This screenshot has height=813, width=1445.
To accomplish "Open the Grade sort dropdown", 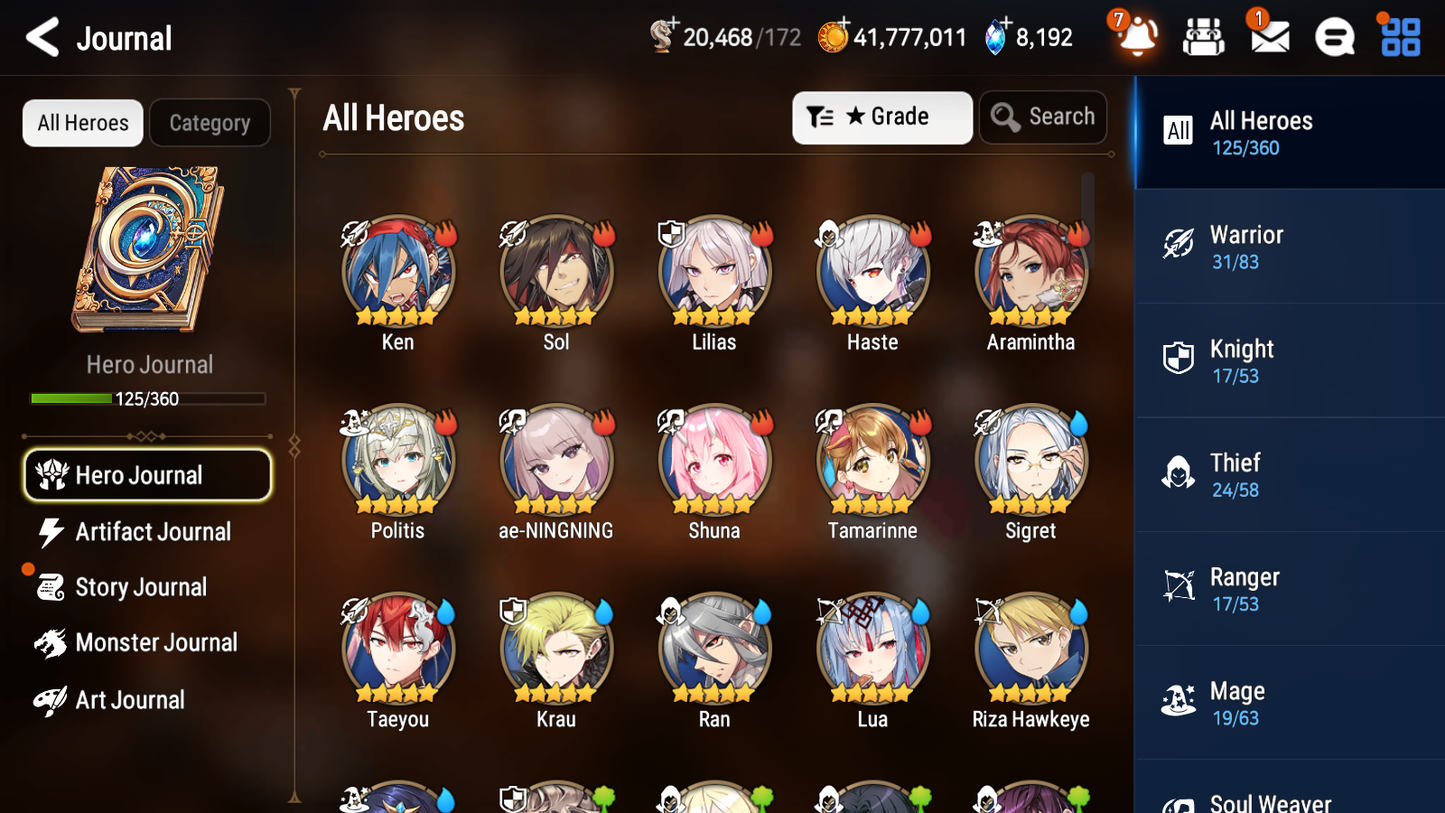I will tap(882, 117).
